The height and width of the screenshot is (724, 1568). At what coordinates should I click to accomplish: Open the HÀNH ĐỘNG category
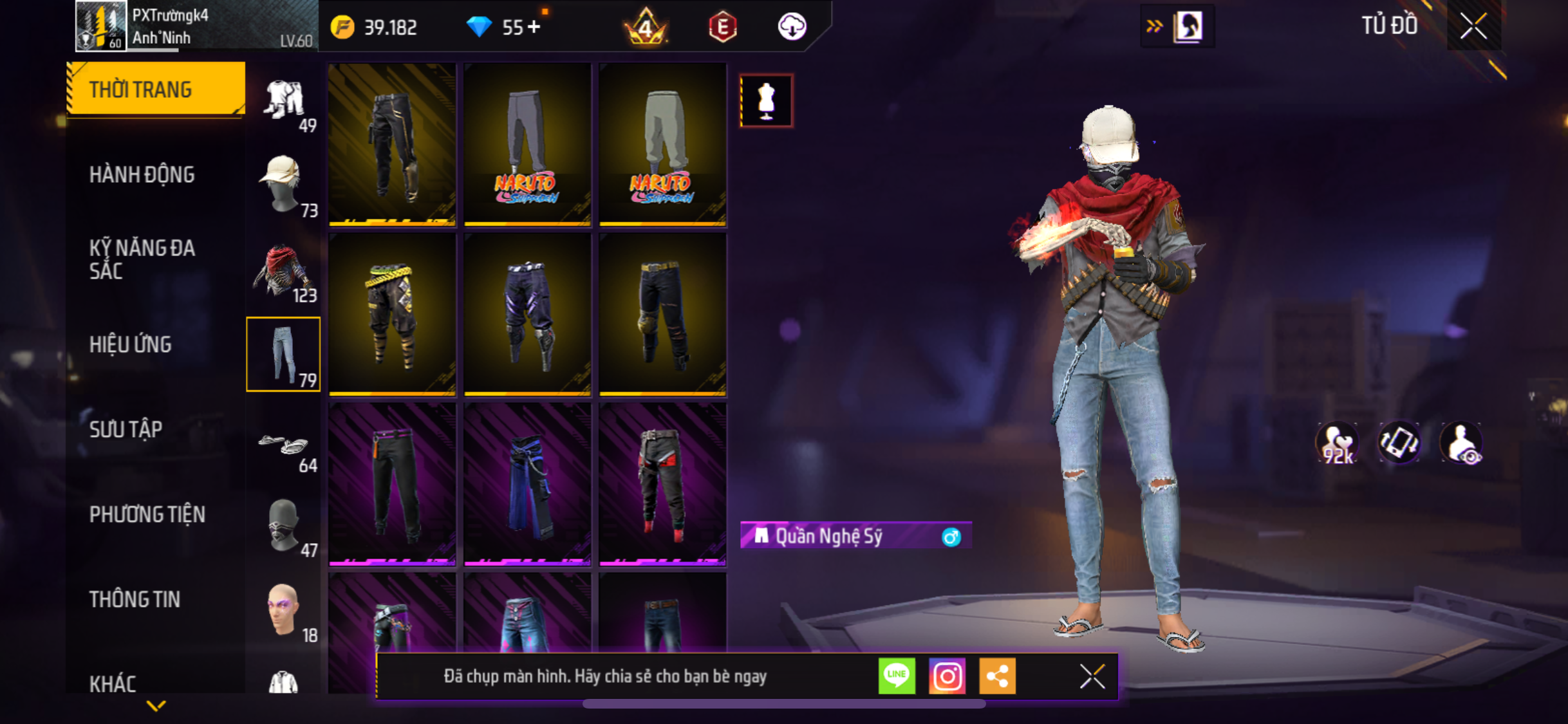point(142,174)
